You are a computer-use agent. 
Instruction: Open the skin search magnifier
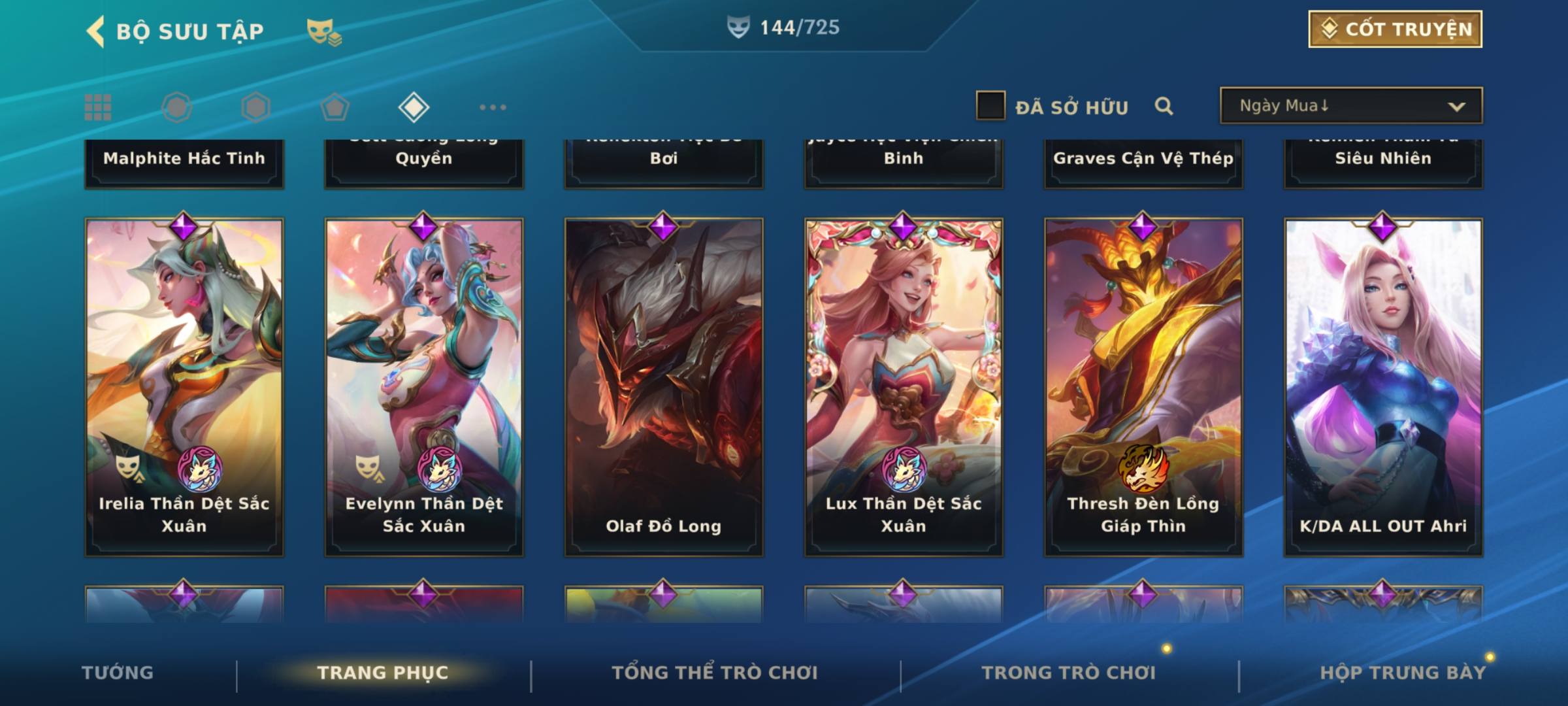(x=1164, y=106)
